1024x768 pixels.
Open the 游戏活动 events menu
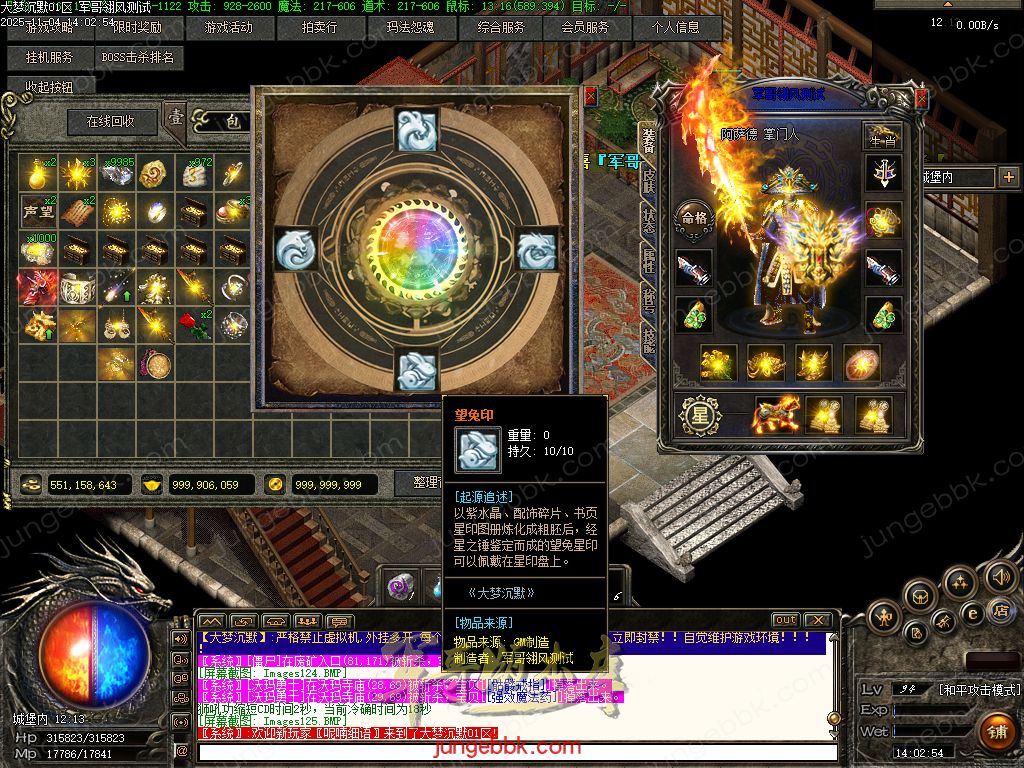point(227,27)
